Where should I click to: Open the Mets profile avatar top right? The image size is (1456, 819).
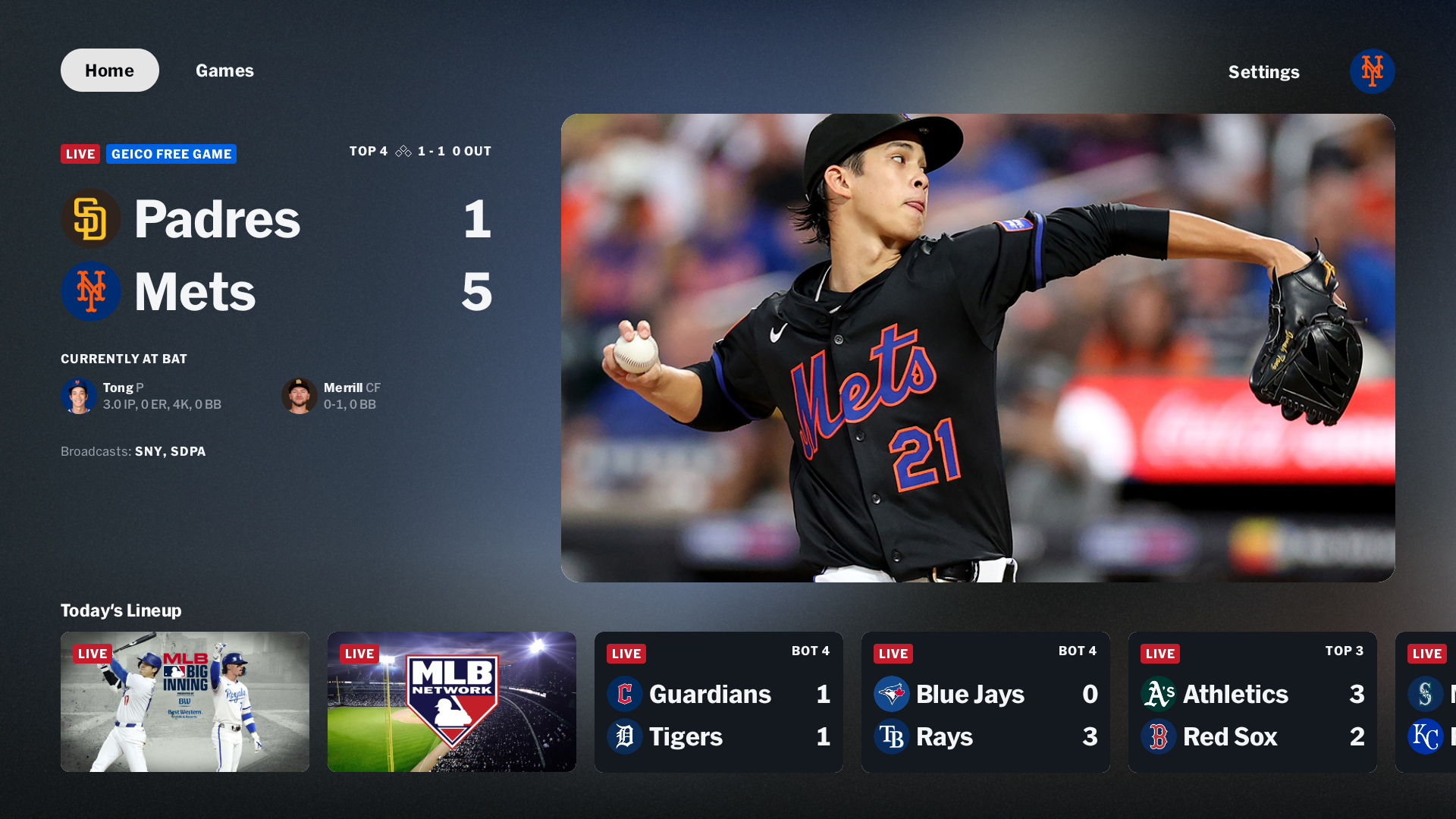tap(1373, 71)
